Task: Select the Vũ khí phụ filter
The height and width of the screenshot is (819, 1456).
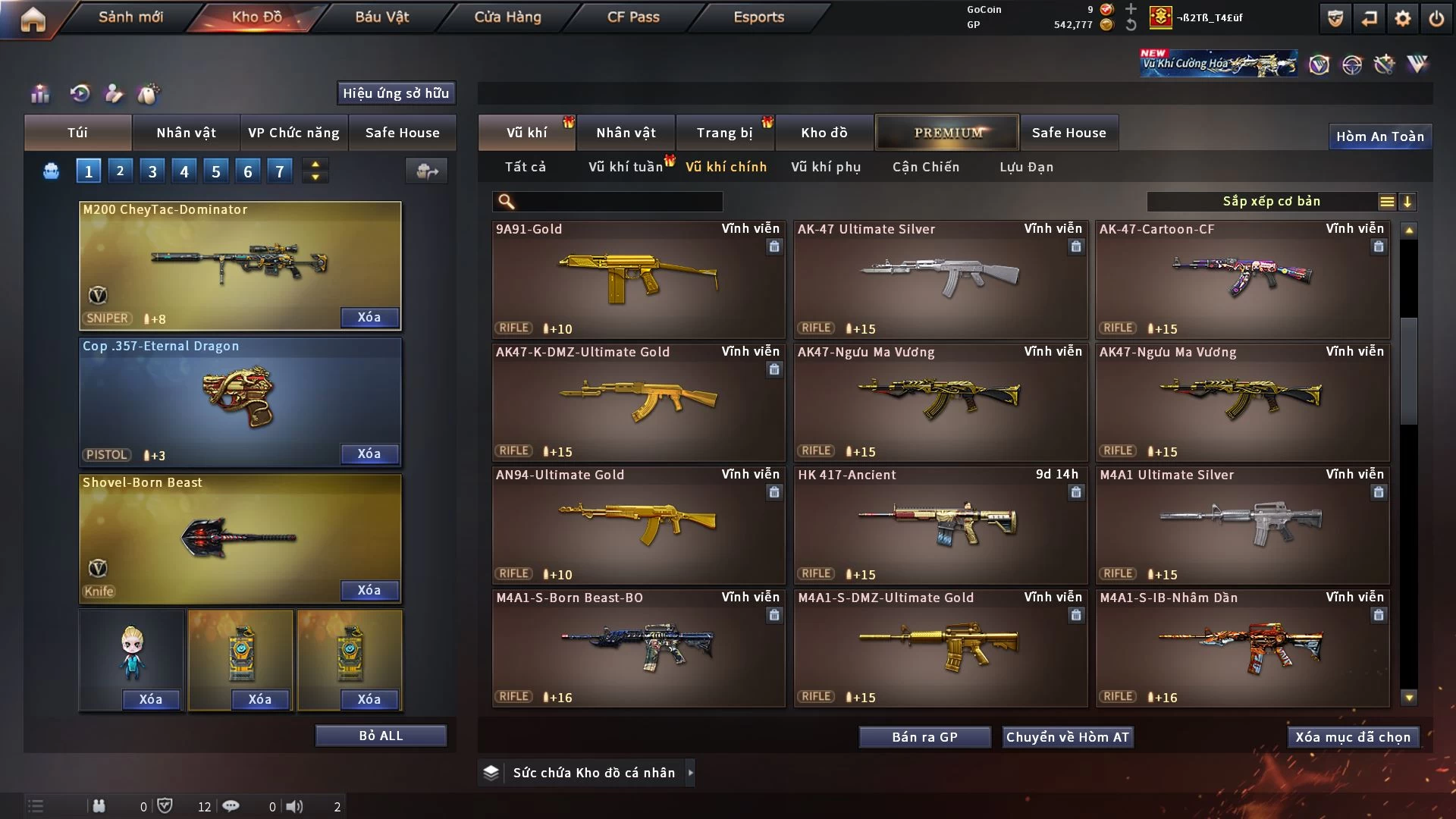Action: pos(826,167)
